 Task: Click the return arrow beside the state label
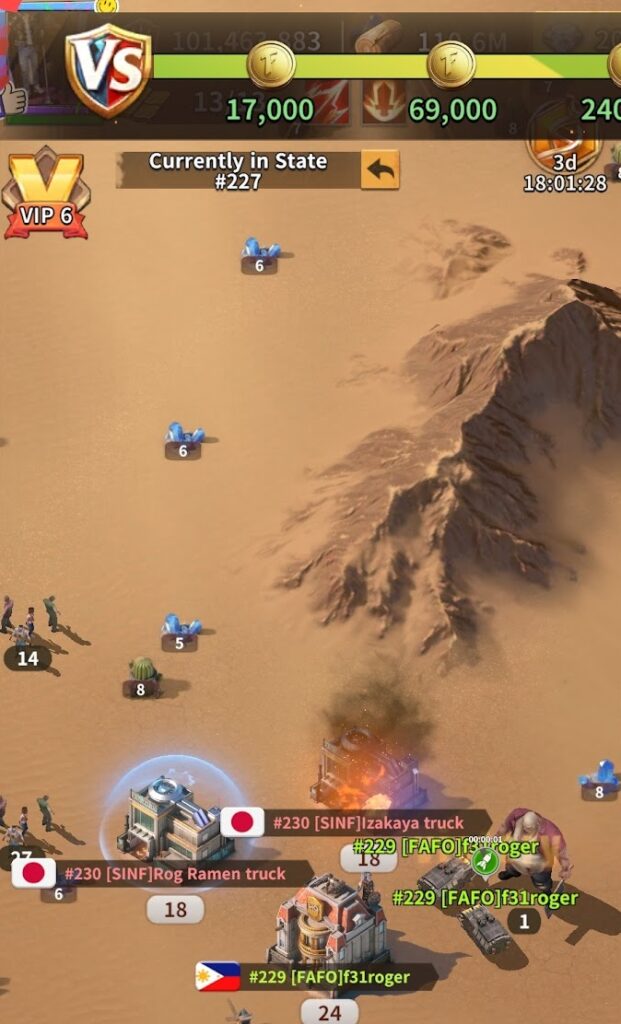click(379, 170)
